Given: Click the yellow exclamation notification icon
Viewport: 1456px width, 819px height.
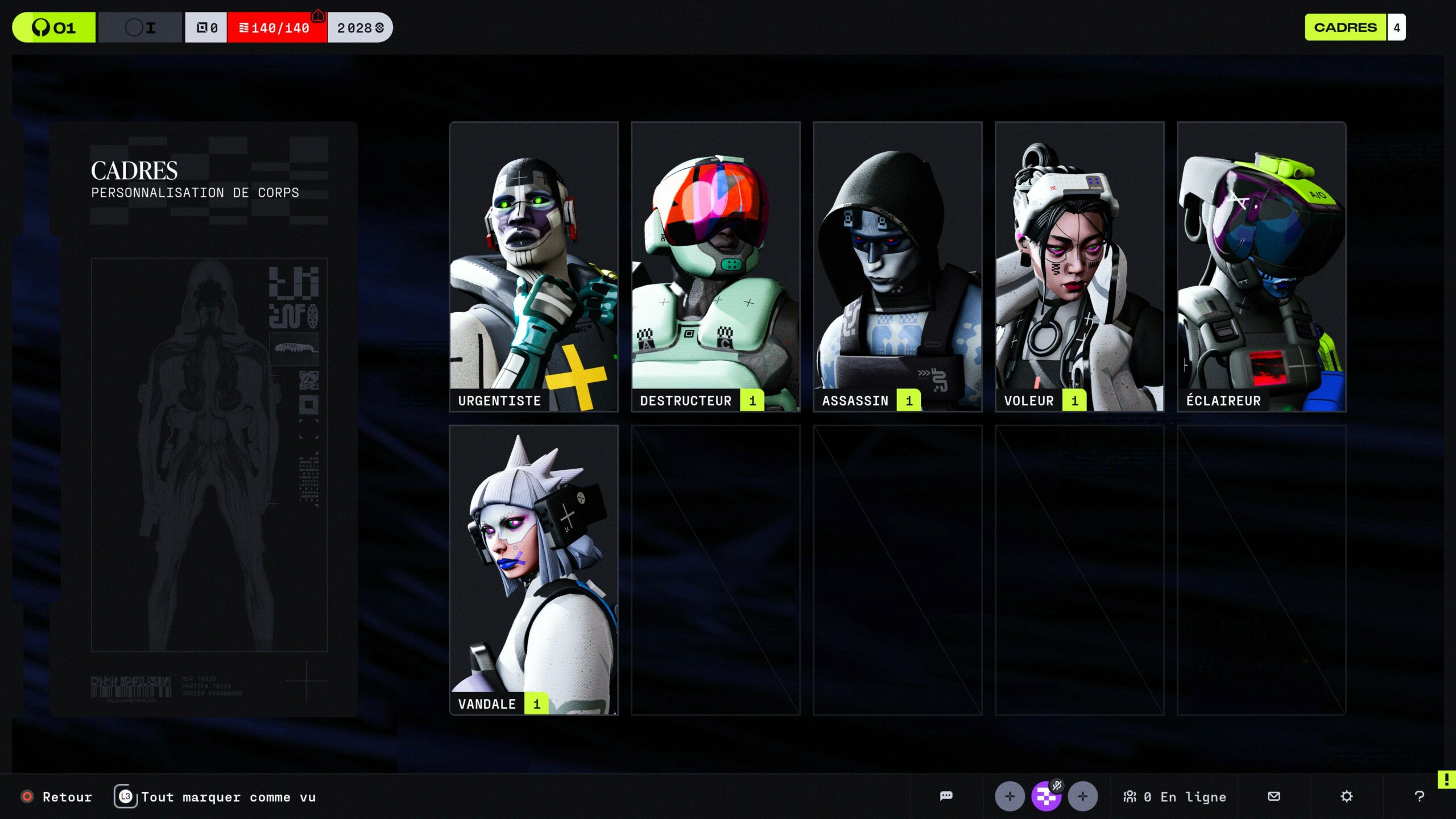Looking at the screenshot, I should (1446, 779).
